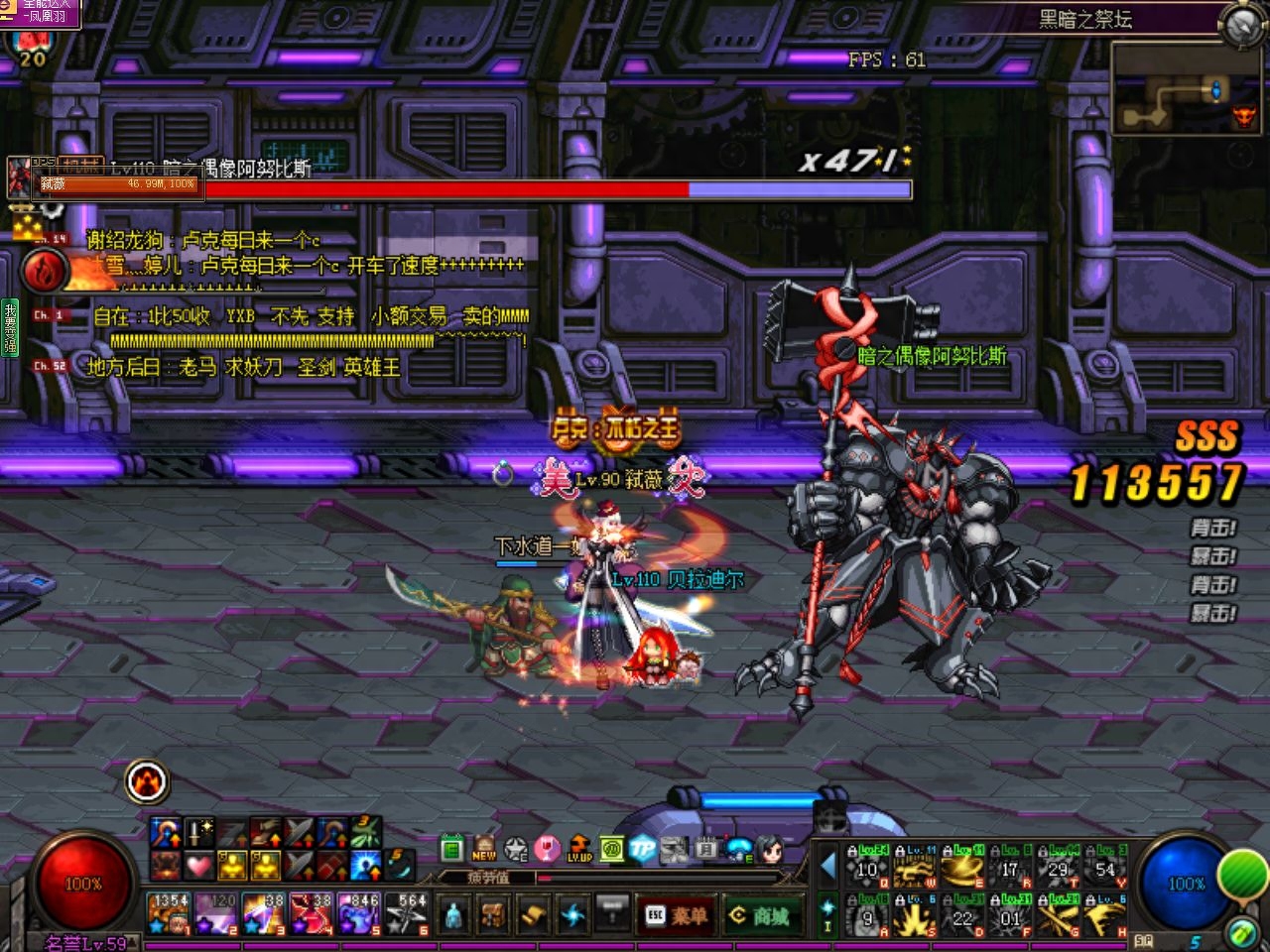This screenshot has height=952, width=1270.
Task: Open the quest scroll icon
Action: click(533, 914)
